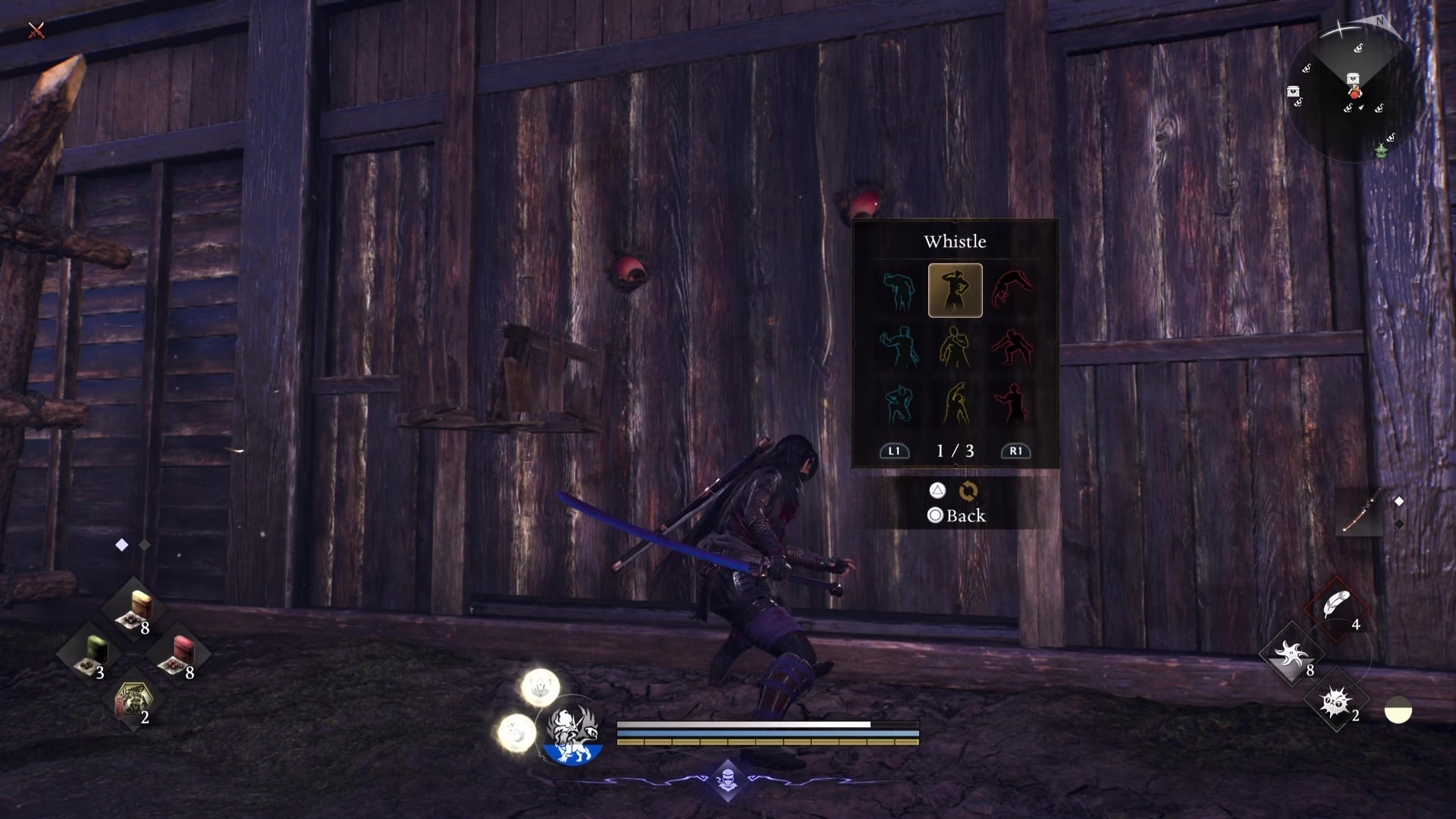Select the blue kneeling gesture
Image resolution: width=1456 pixels, height=819 pixels.
click(899, 403)
